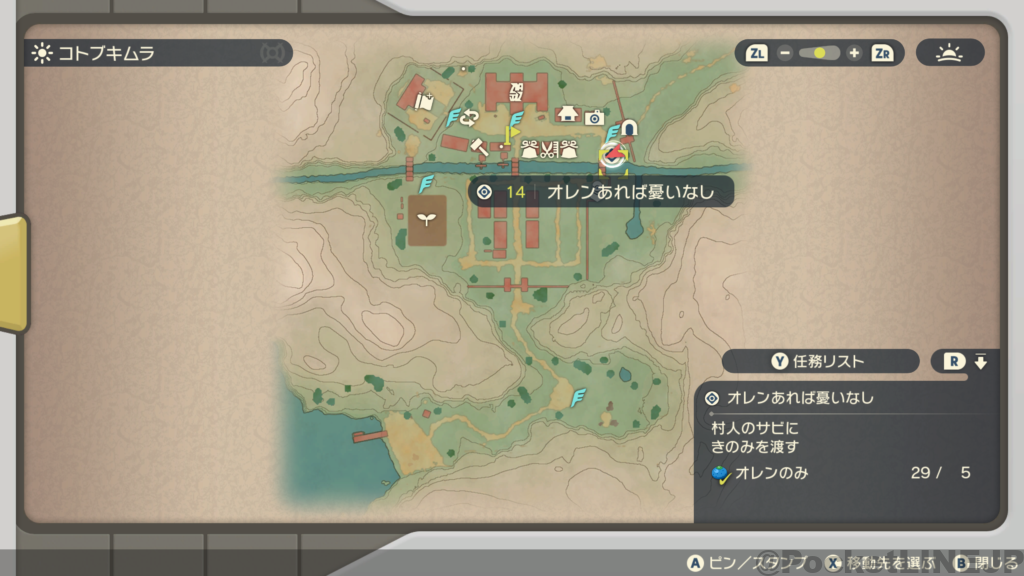
Task: Zoom out with the map minus button
Action: [x=785, y=53]
